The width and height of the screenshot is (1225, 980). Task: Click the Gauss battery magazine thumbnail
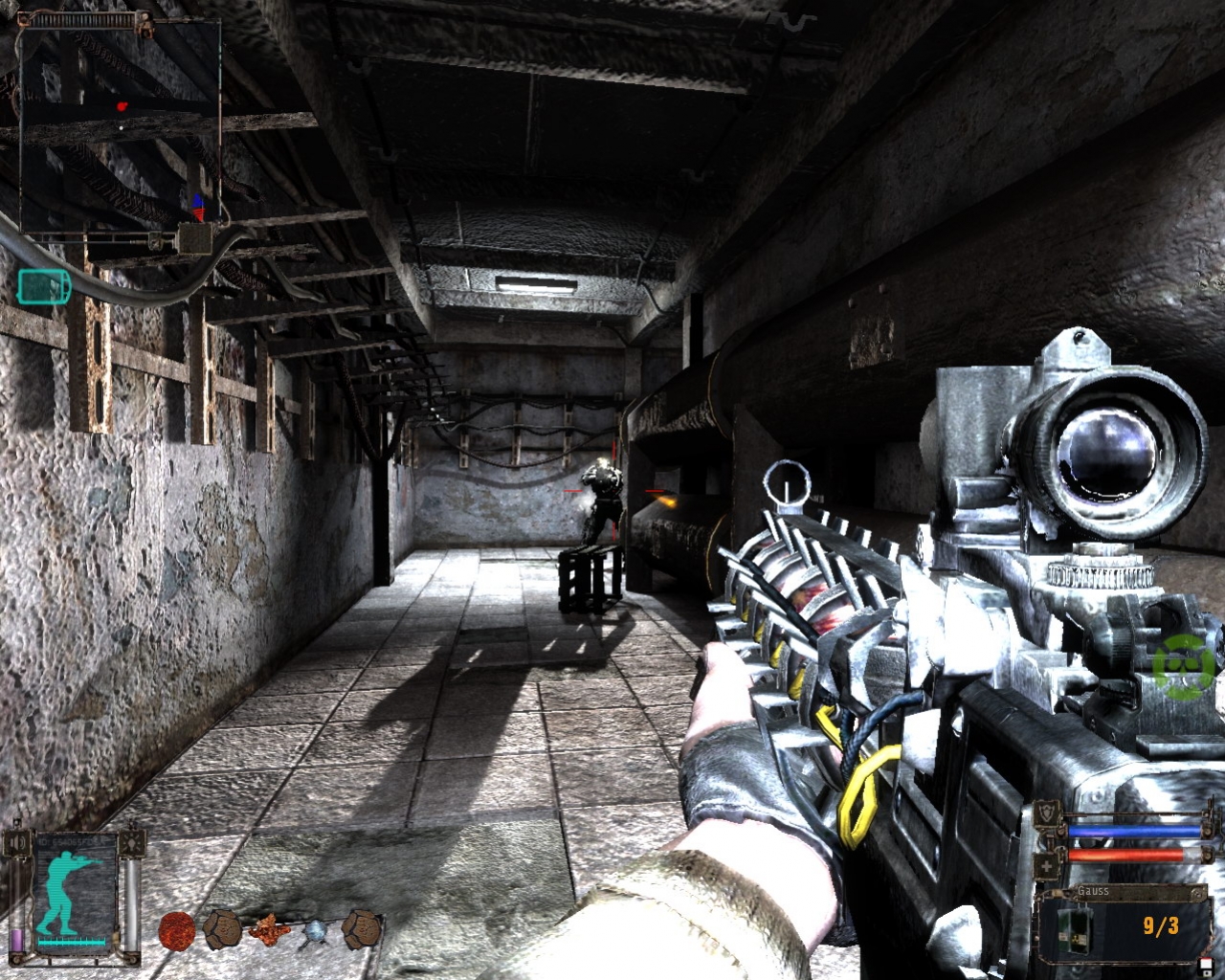pyautogui.click(x=1074, y=929)
